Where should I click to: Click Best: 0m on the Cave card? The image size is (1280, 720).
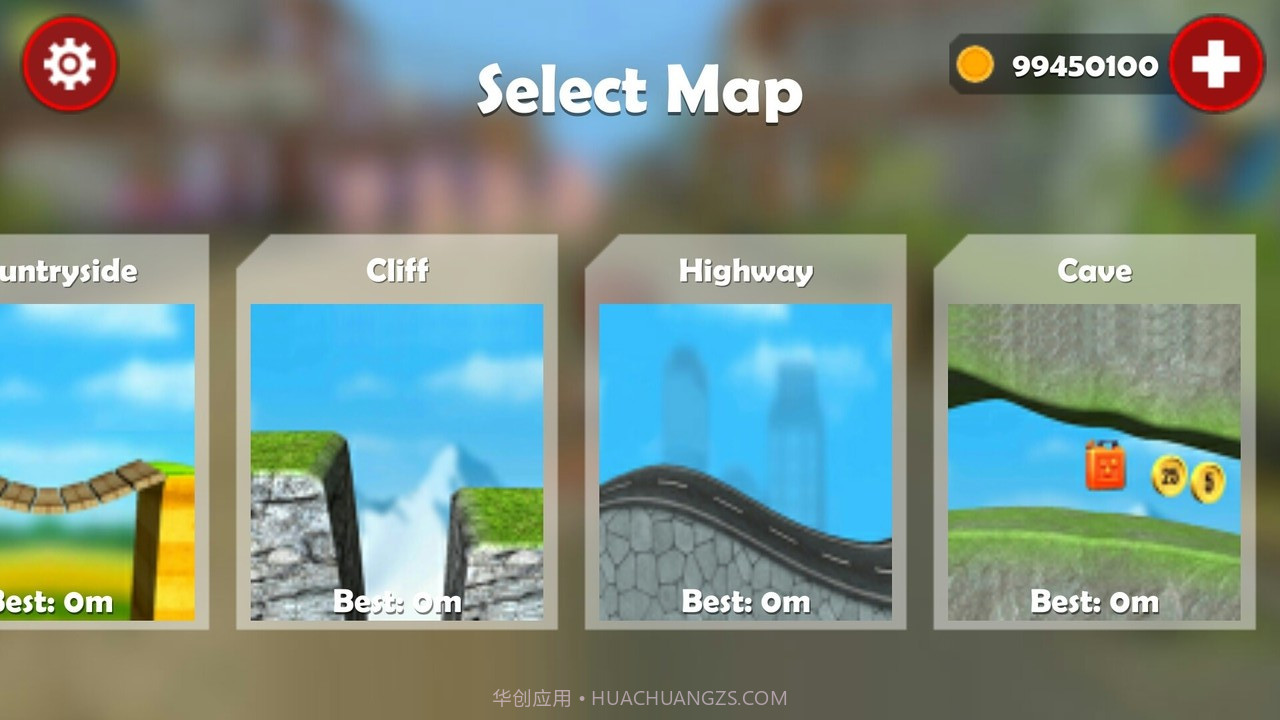(x=1093, y=601)
